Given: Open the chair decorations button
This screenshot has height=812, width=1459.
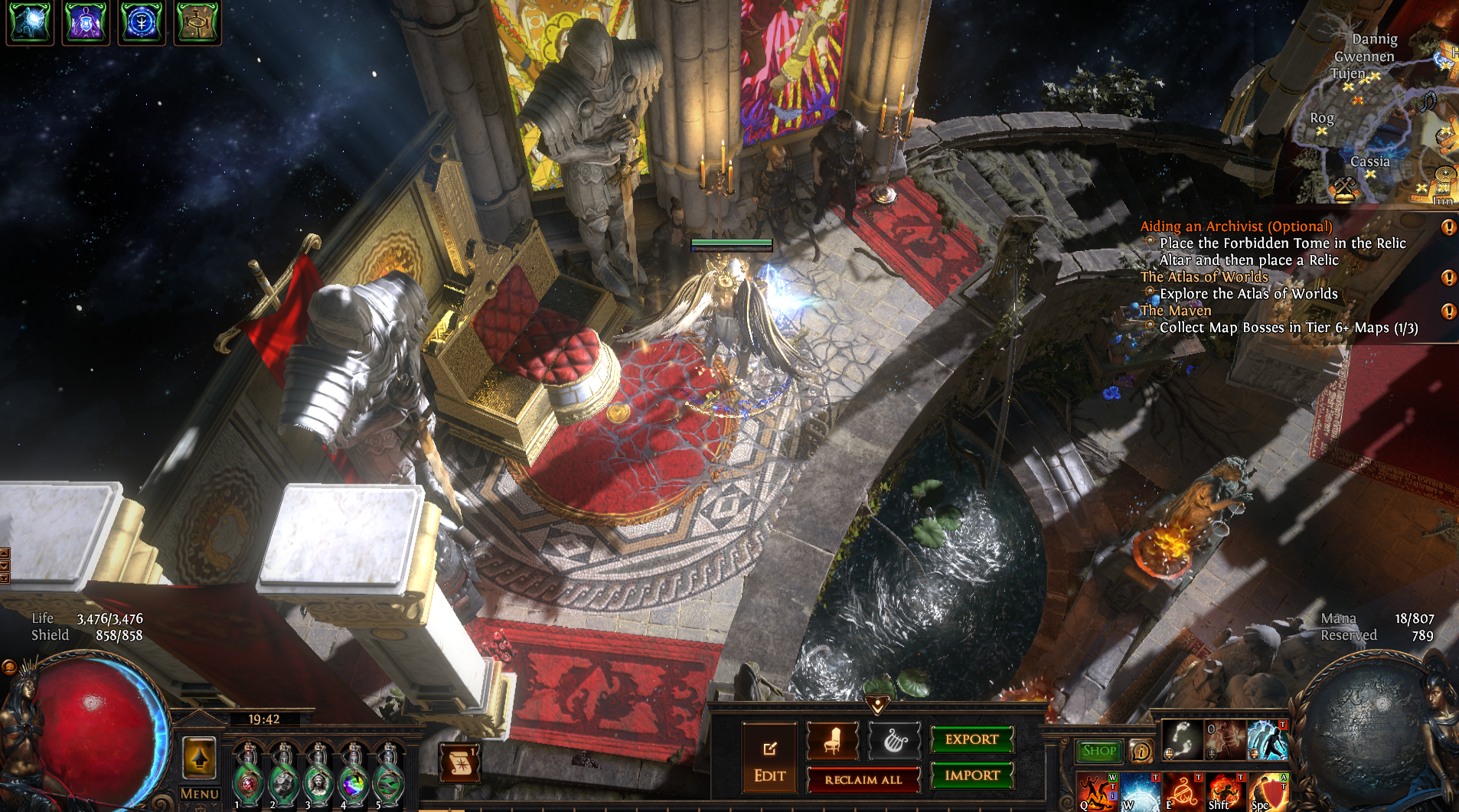Looking at the screenshot, I should tap(833, 741).
